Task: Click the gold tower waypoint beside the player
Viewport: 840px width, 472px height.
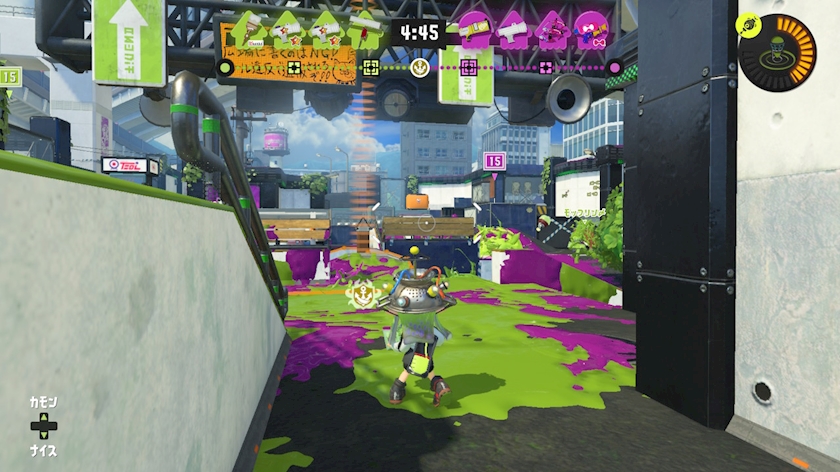Action: (360, 294)
